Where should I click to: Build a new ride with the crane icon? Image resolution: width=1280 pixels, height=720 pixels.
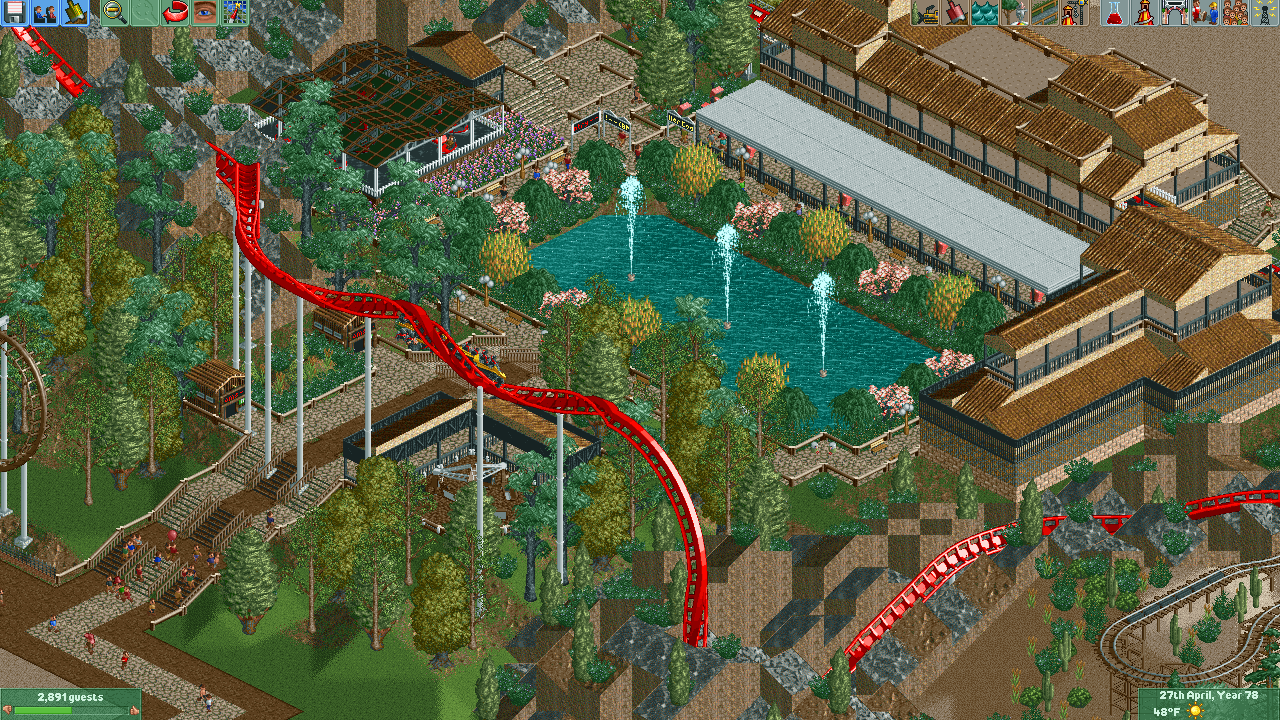point(1075,12)
